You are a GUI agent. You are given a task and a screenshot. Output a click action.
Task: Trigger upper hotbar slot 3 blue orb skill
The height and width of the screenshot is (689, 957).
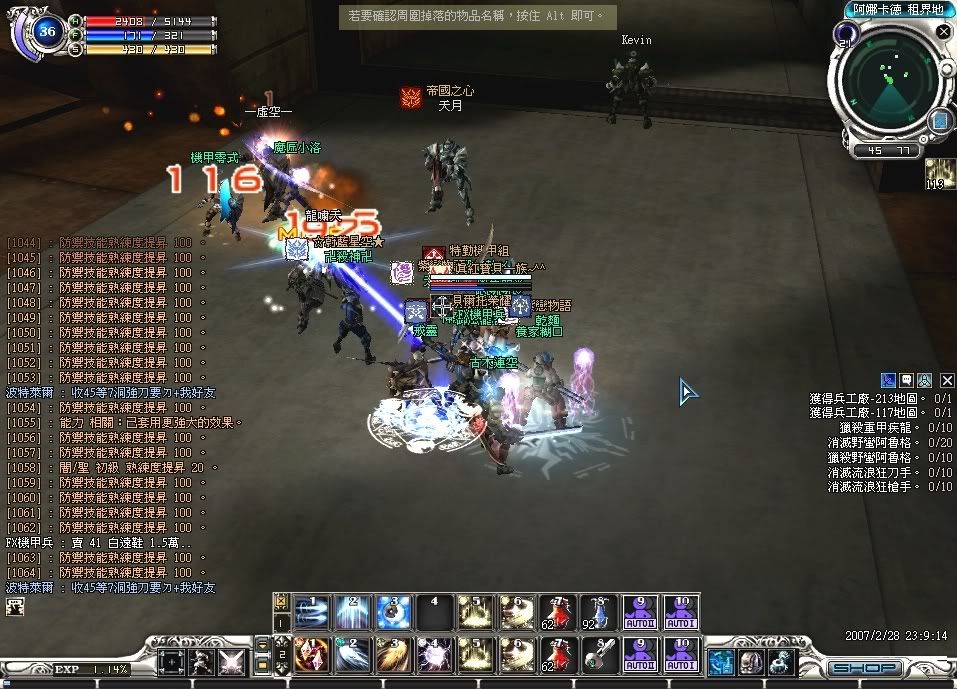click(393, 611)
